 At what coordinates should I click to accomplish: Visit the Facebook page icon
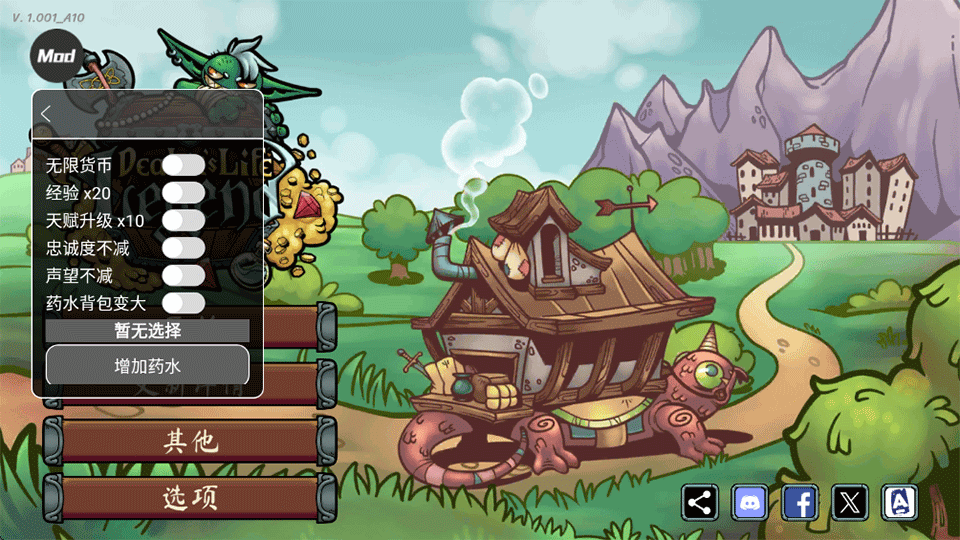(800, 502)
